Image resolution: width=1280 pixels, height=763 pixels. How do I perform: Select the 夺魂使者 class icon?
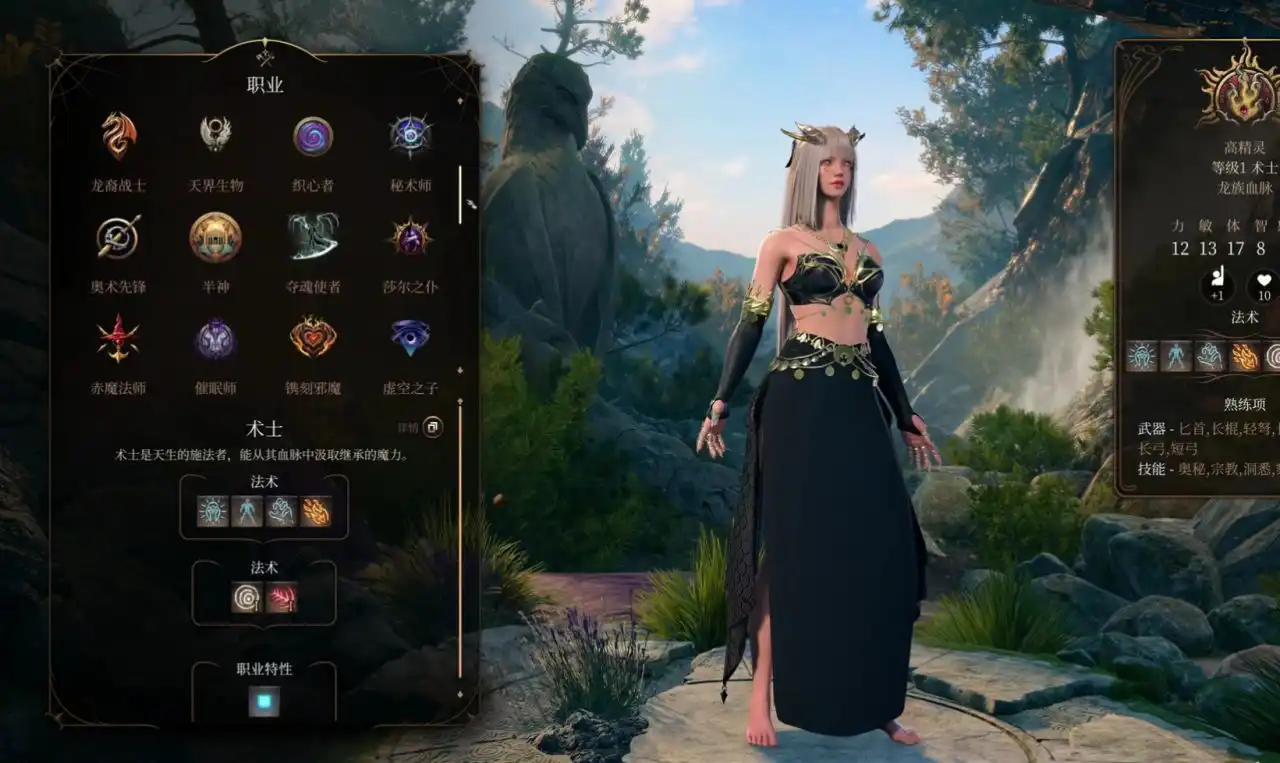tap(314, 237)
